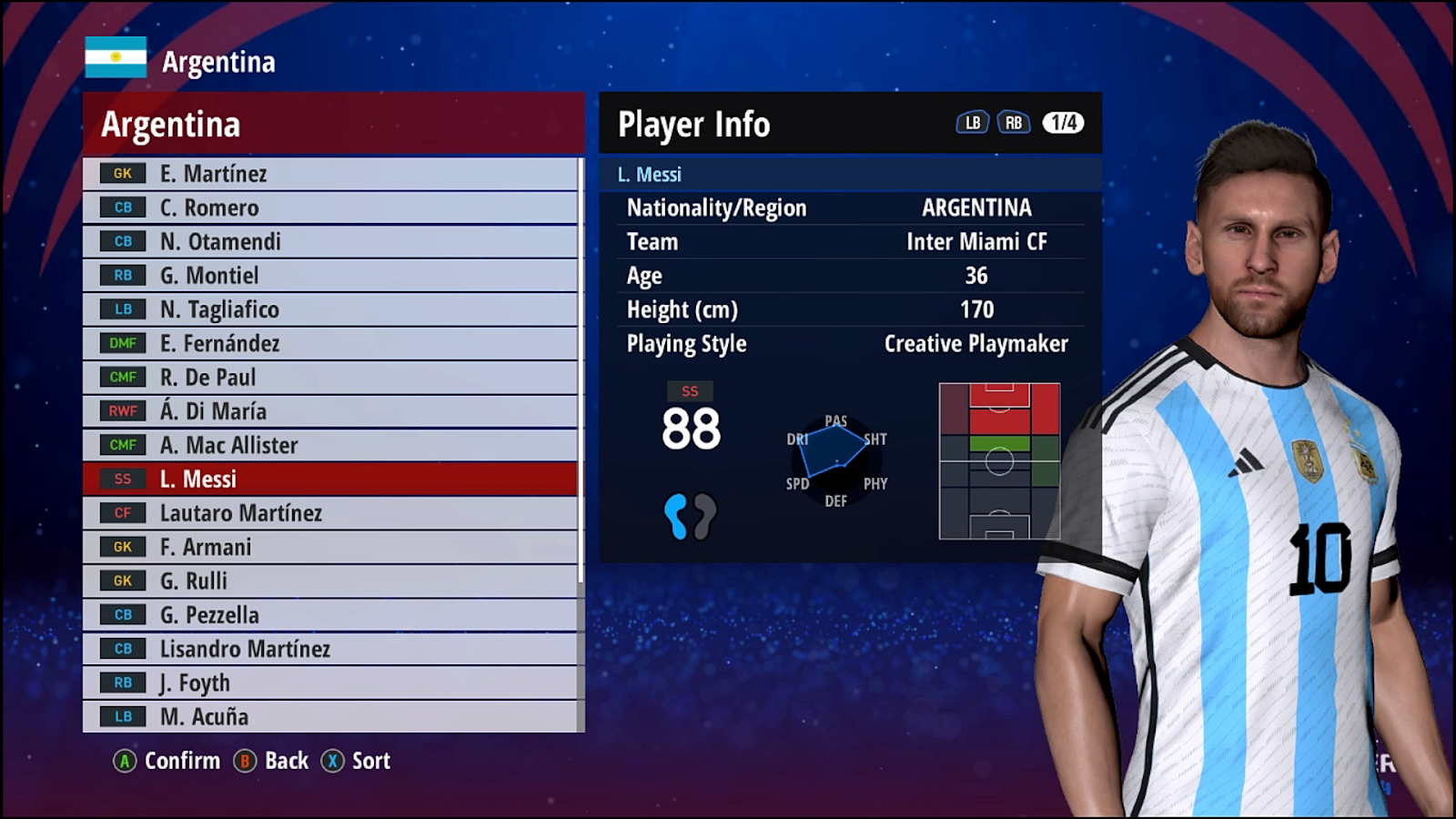Click the highlighted L. Messi row
The width and height of the screenshot is (1456, 819).
coord(329,479)
